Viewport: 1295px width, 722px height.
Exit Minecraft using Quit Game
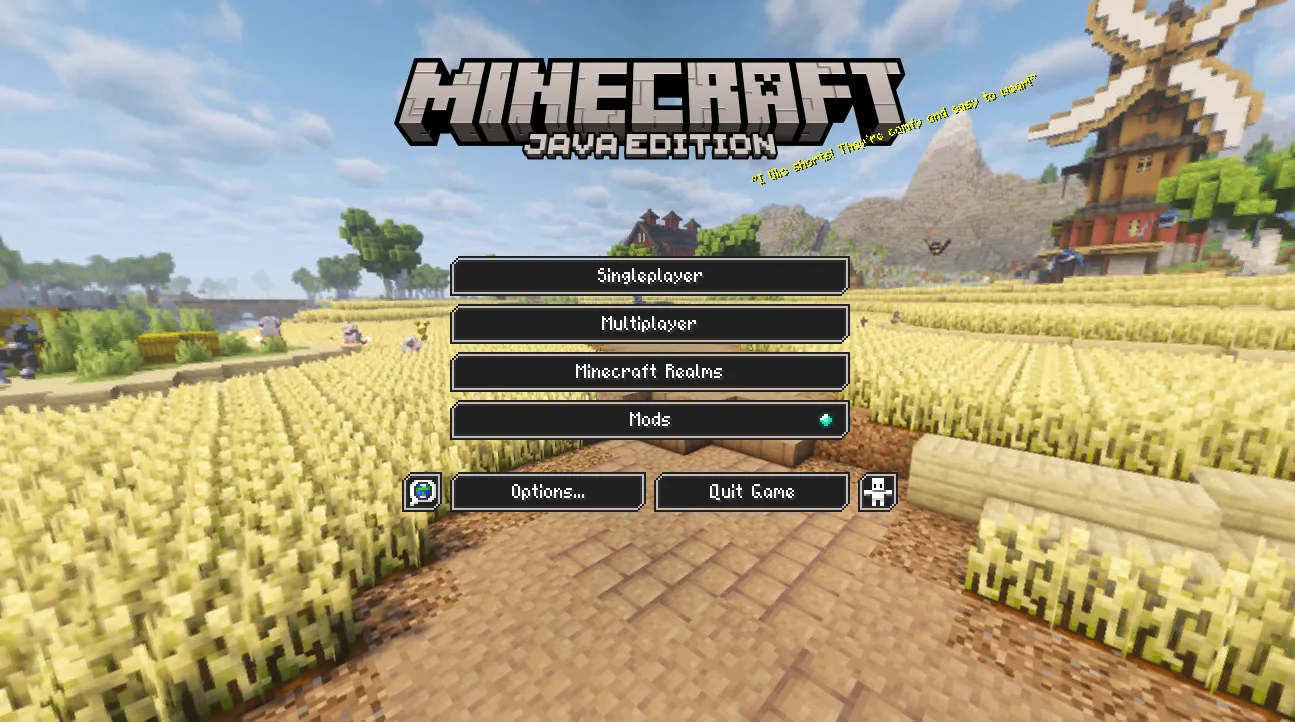click(x=752, y=491)
